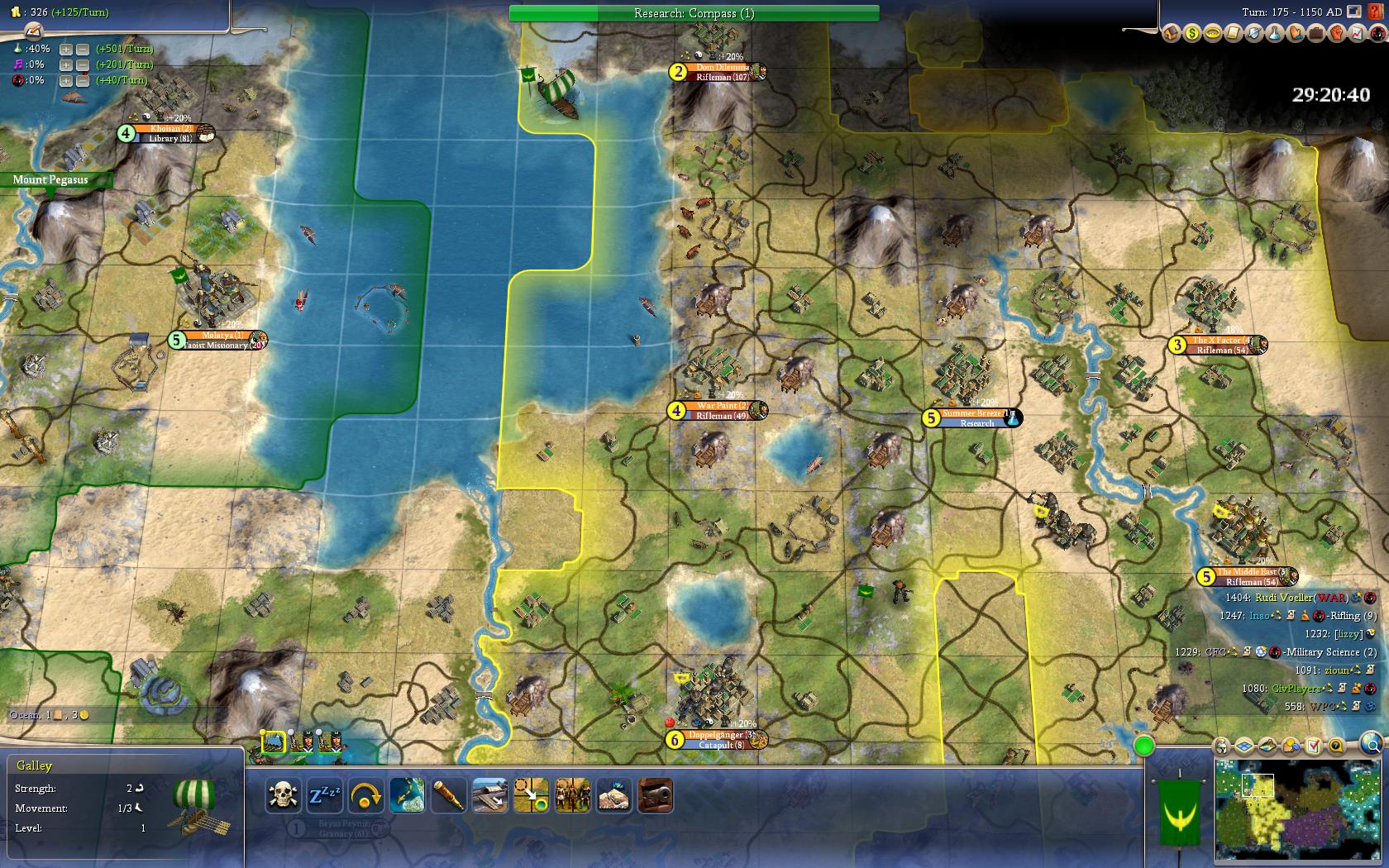Screen dimensions: 1389x868
Task: Open the victory info graph icon
Action: [x=1358, y=33]
